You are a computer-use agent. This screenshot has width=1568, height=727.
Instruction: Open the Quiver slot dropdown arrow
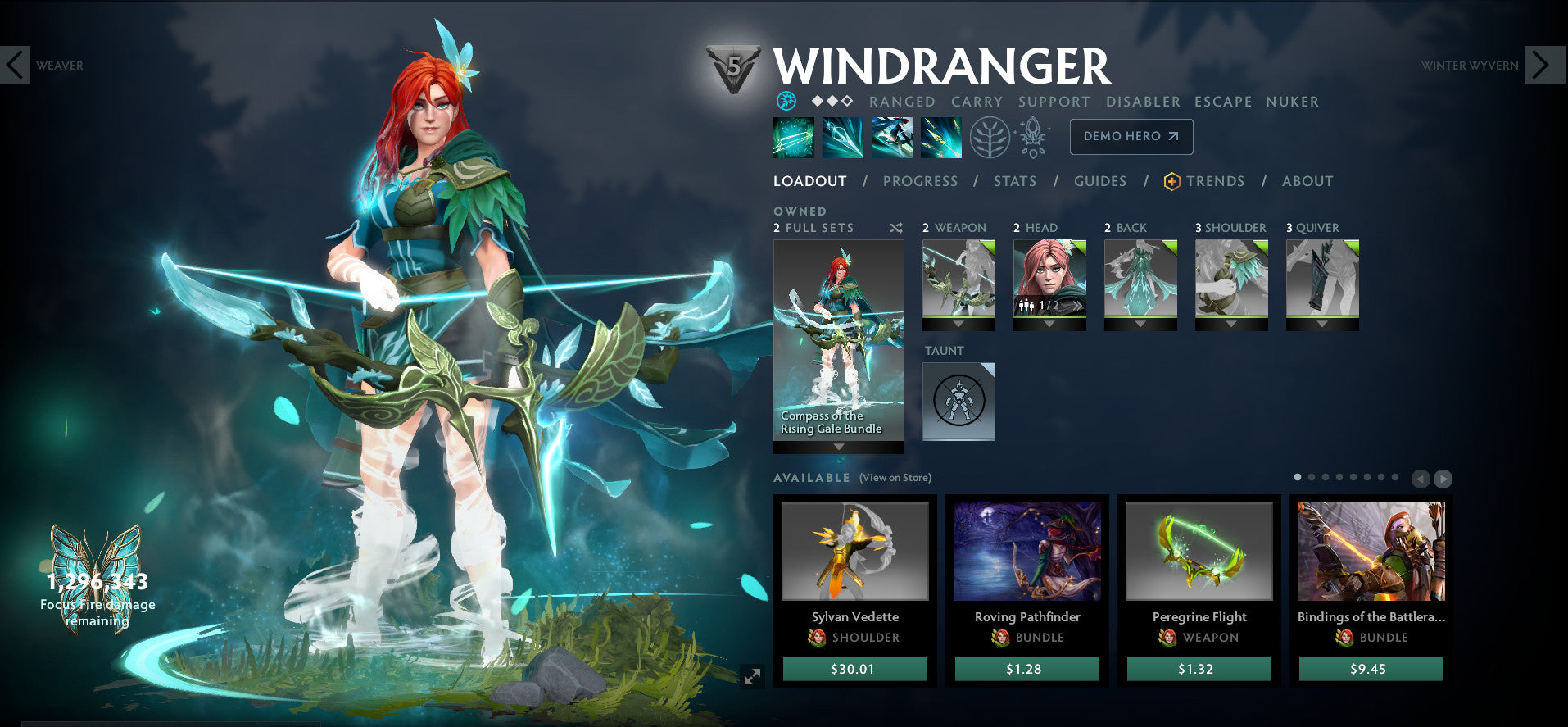pos(1321,324)
